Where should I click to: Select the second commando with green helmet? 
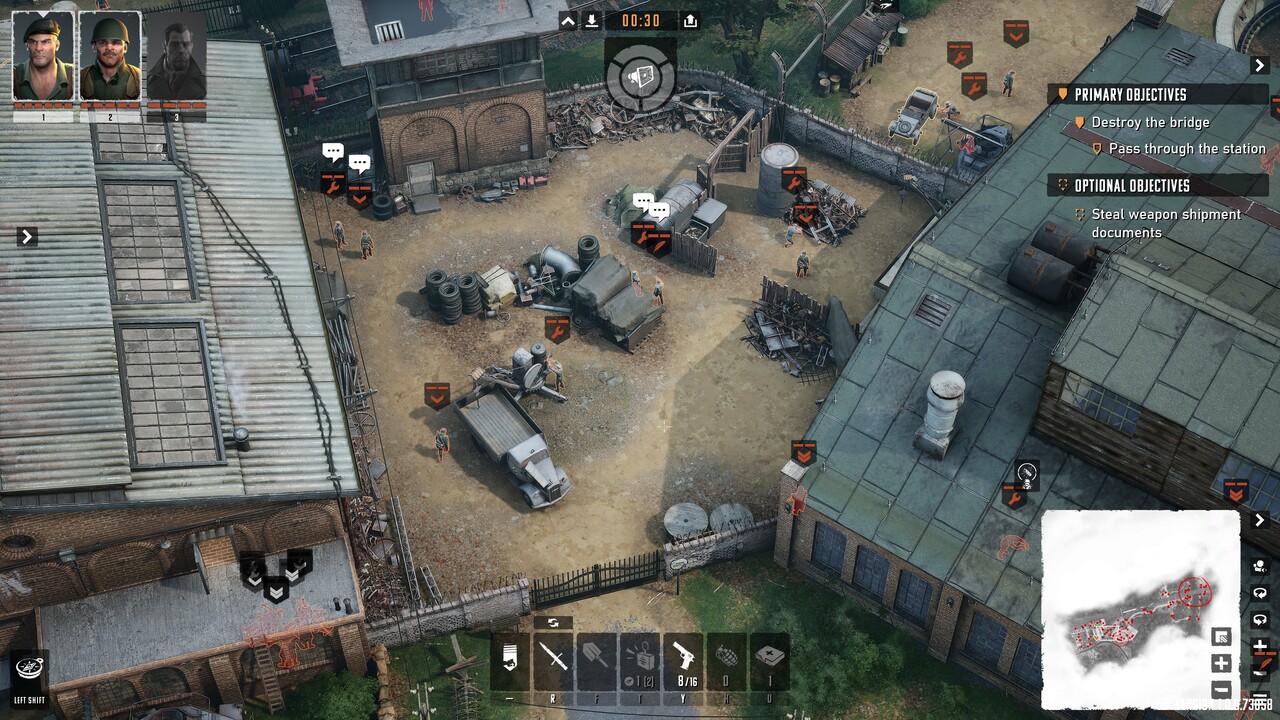110,57
